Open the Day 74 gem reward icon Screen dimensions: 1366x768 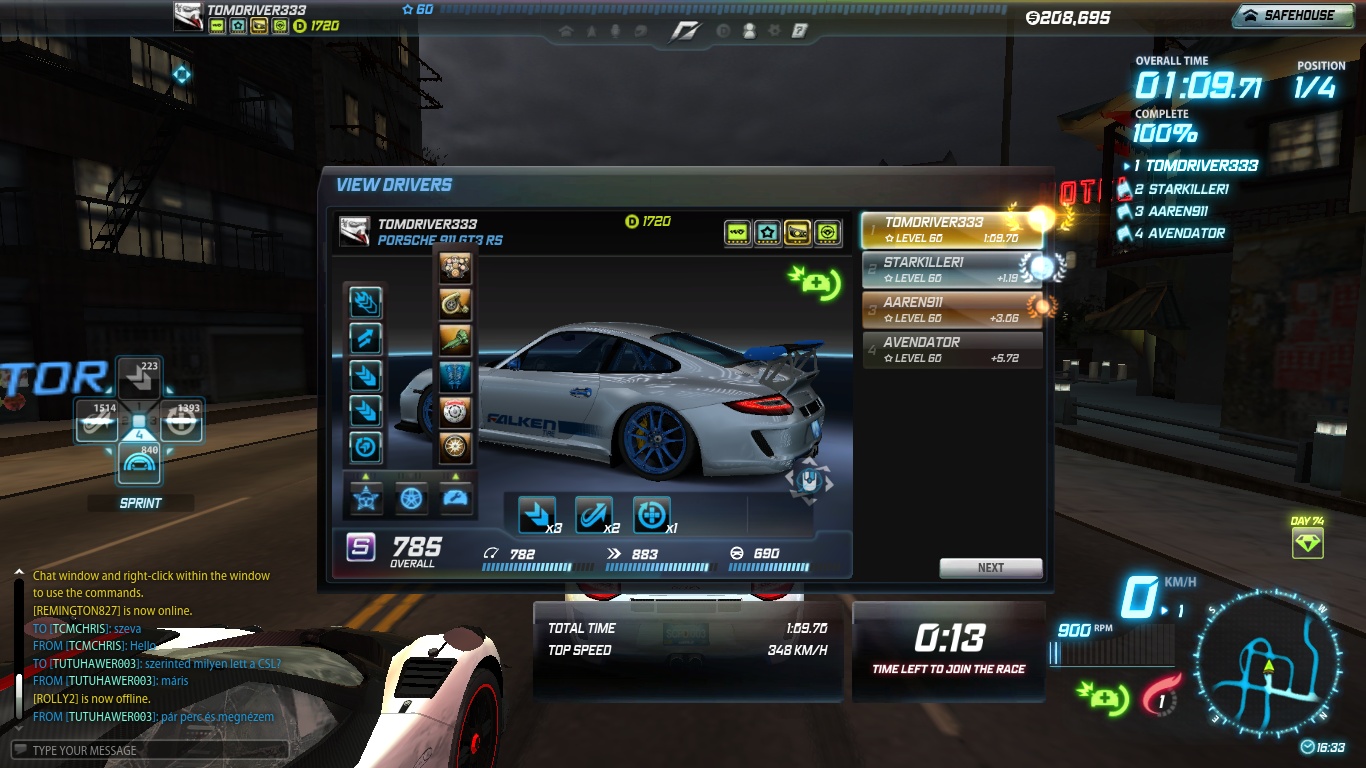[1307, 544]
